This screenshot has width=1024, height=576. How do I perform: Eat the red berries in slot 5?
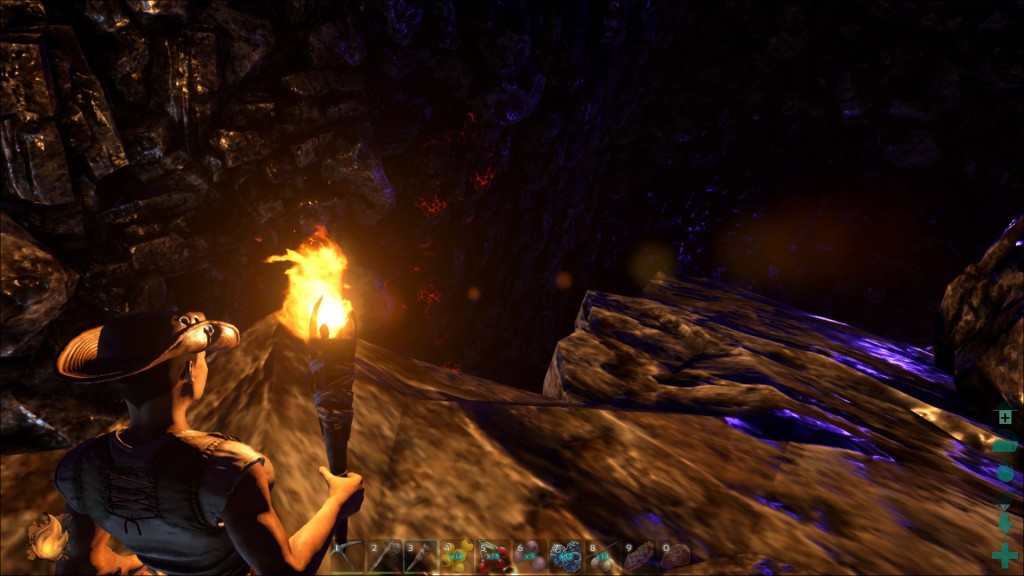(x=493, y=556)
